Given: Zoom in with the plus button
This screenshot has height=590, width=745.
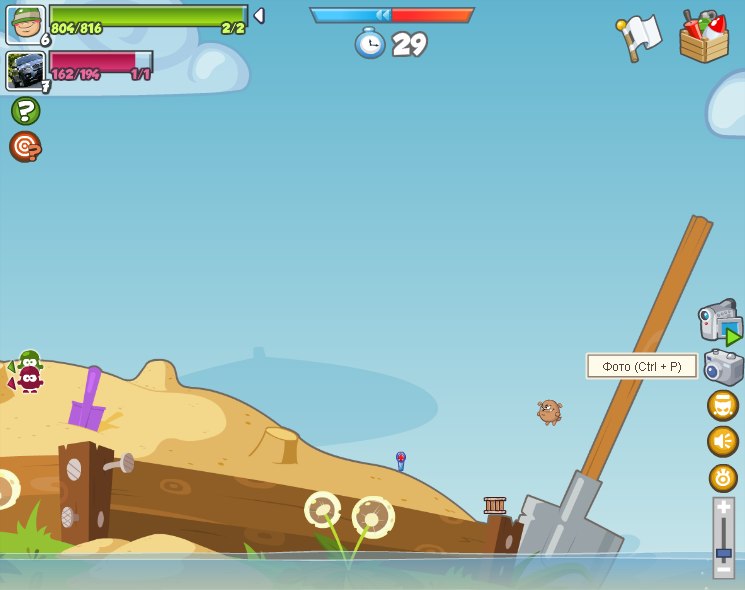Looking at the screenshot, I should point(724,507).
